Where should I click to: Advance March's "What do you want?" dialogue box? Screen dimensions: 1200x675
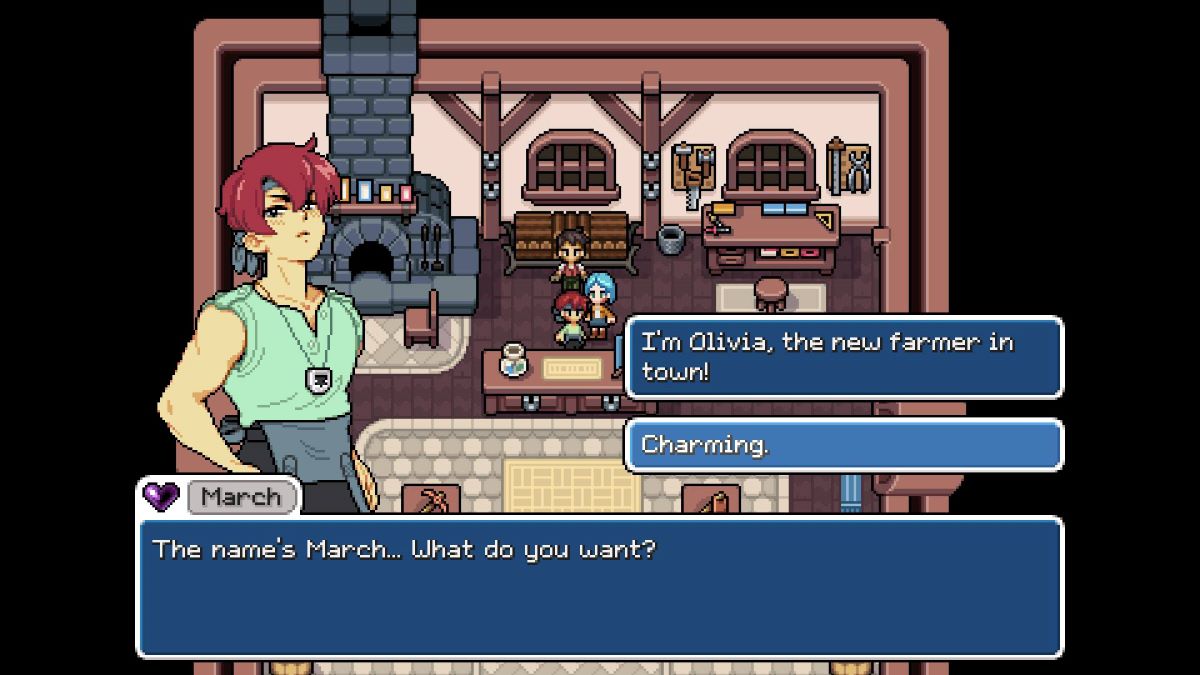point(598,586)
